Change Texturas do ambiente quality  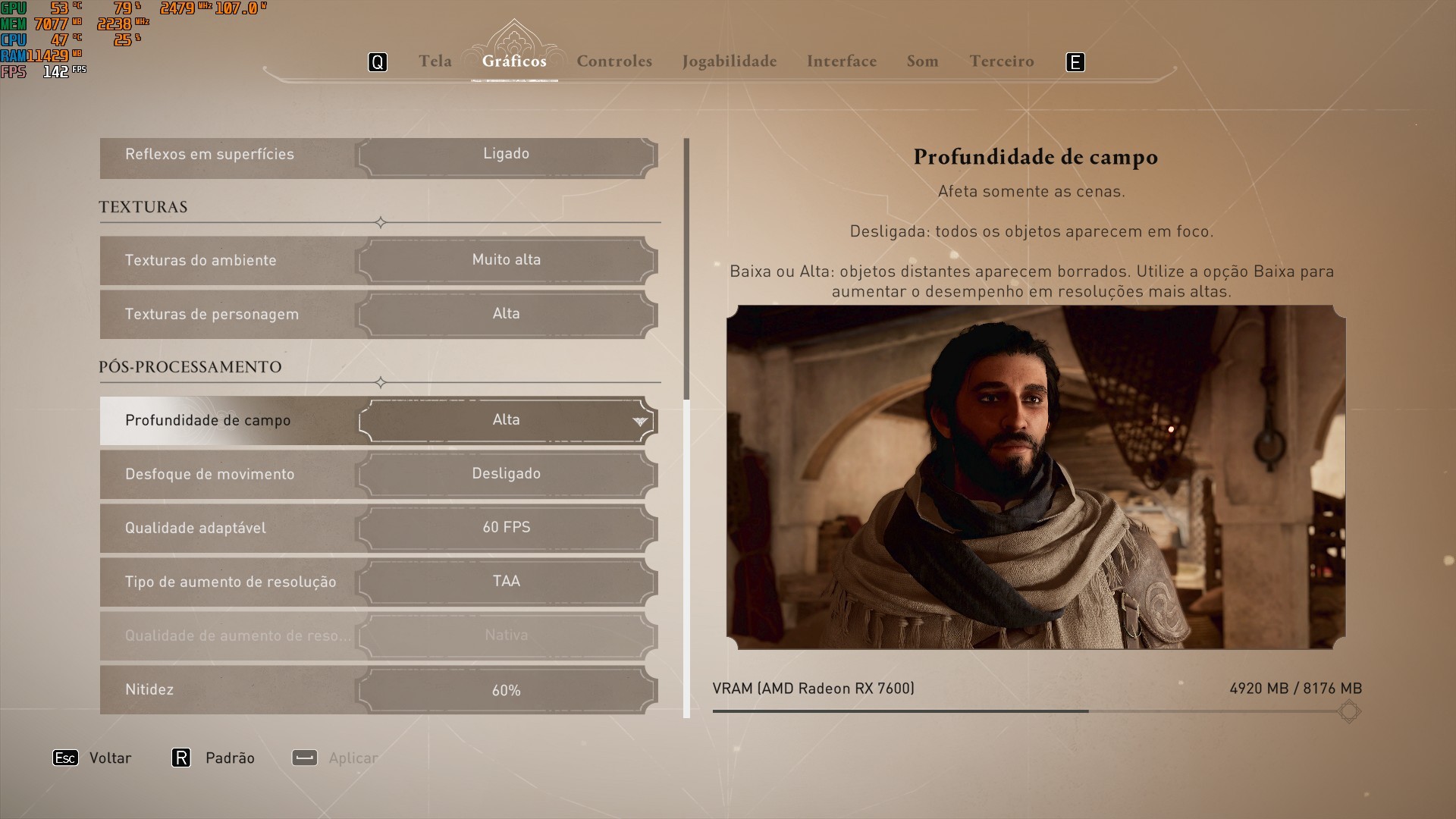(506, 260)
